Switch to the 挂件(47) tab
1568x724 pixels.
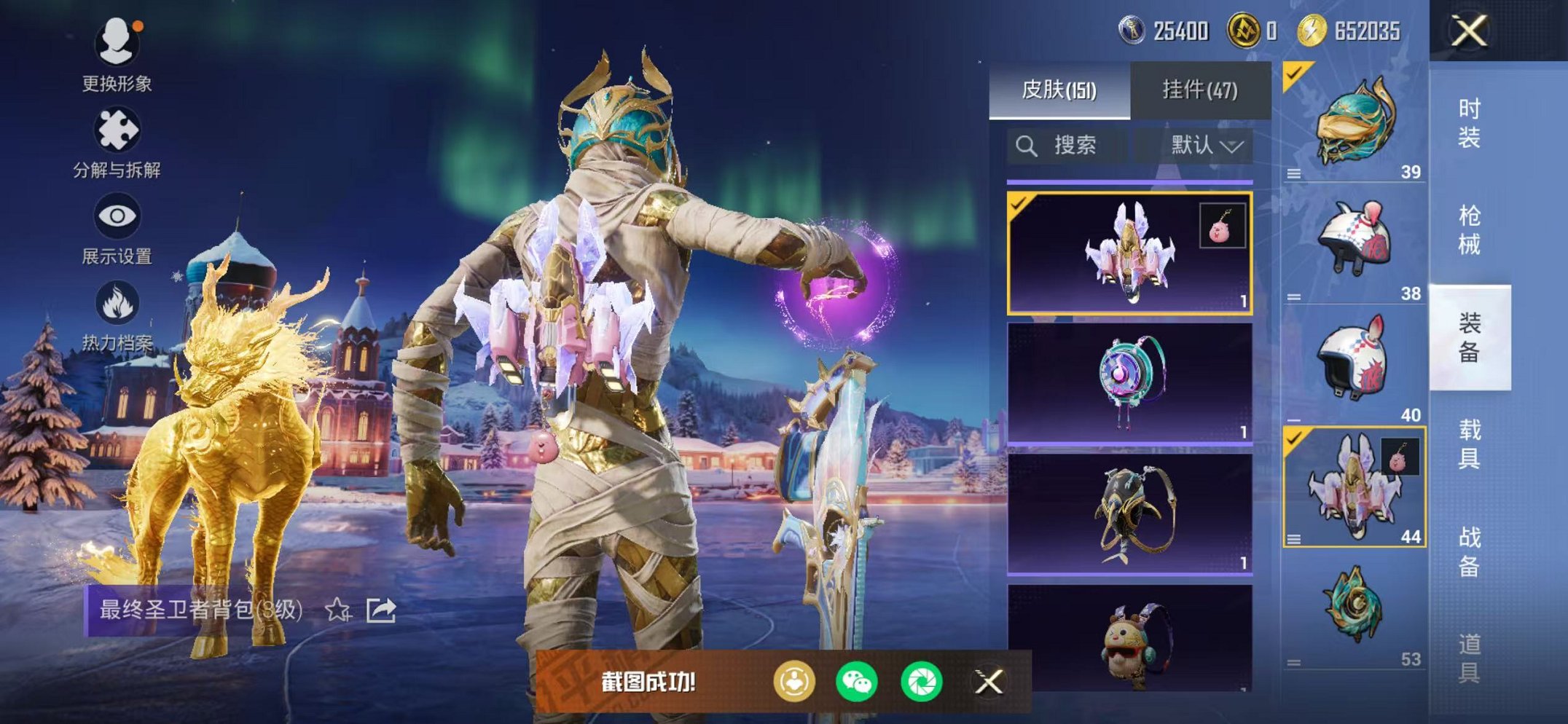click(1199, 87)
